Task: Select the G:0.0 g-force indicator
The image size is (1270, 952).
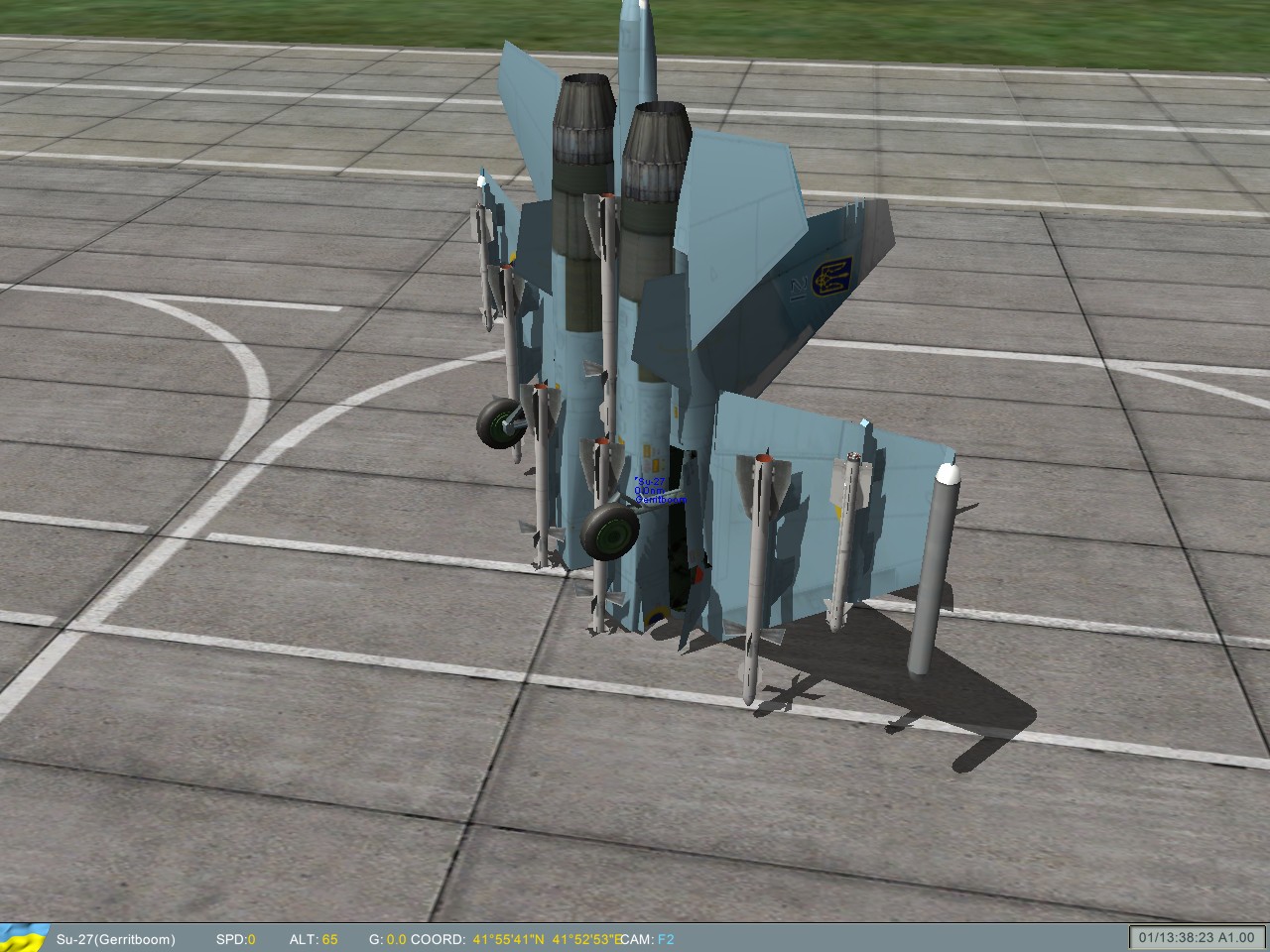Action: coord(389,939)
